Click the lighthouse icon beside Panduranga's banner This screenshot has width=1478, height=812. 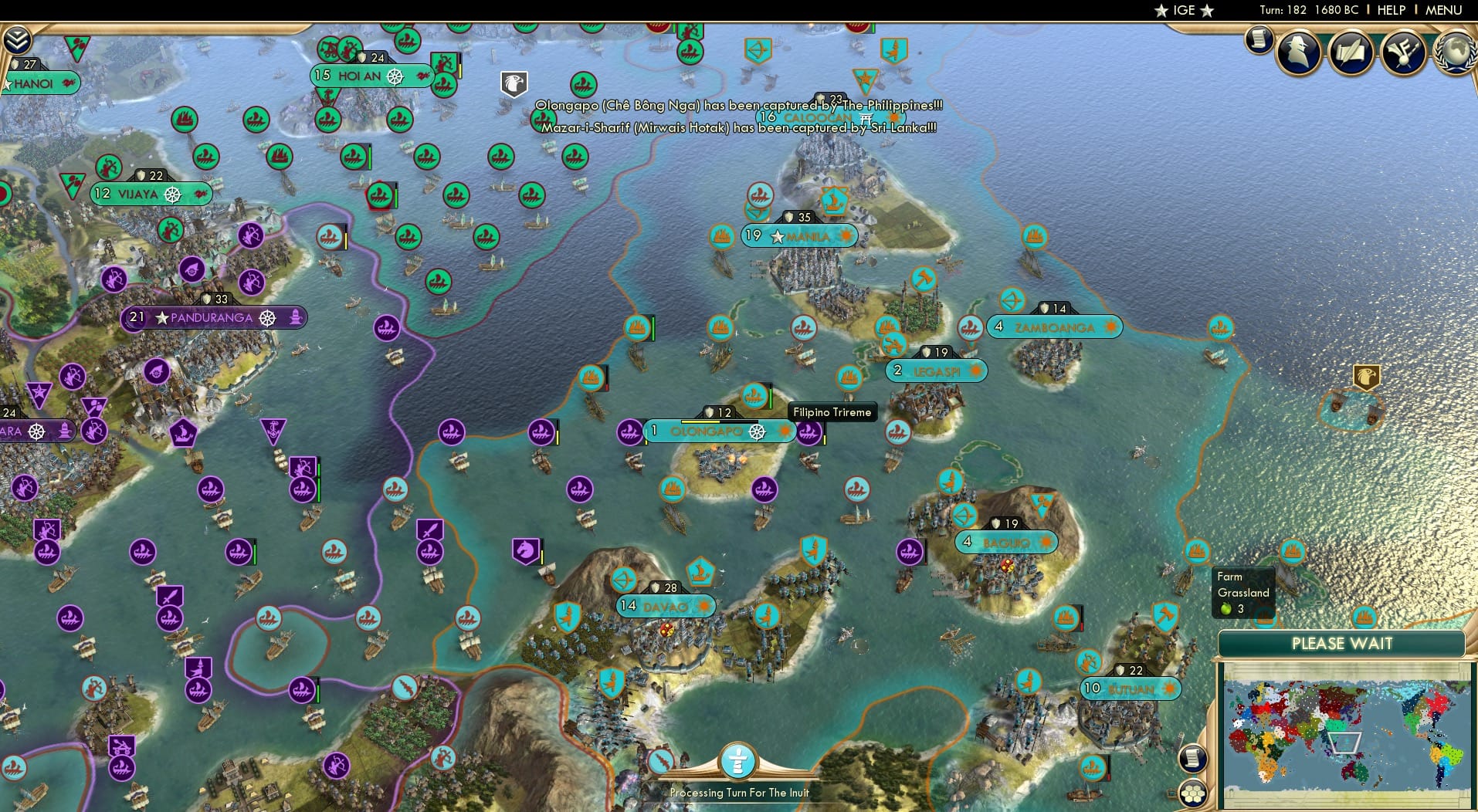(296, 317)
